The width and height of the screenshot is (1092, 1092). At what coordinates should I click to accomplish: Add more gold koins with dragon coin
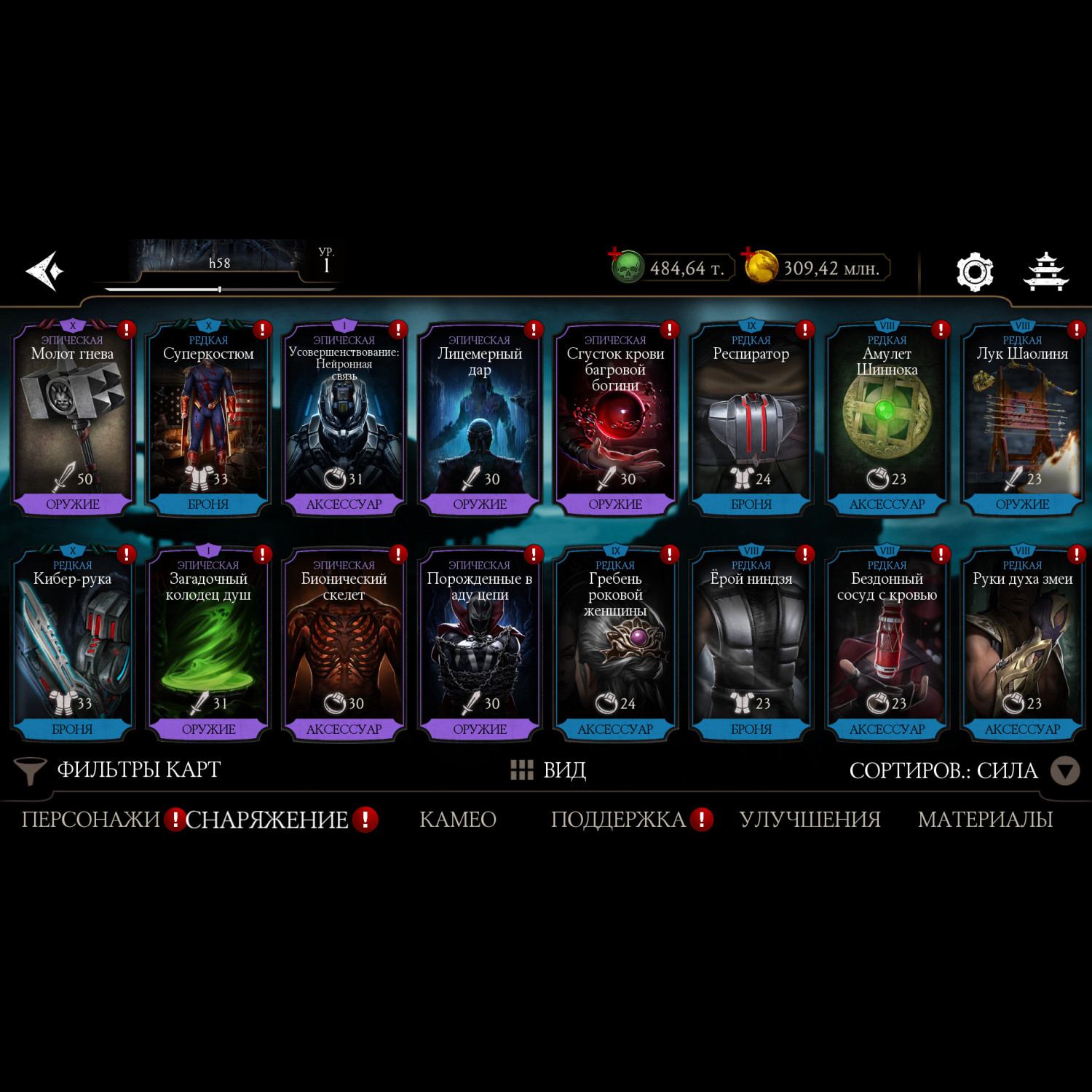(760, 267)
